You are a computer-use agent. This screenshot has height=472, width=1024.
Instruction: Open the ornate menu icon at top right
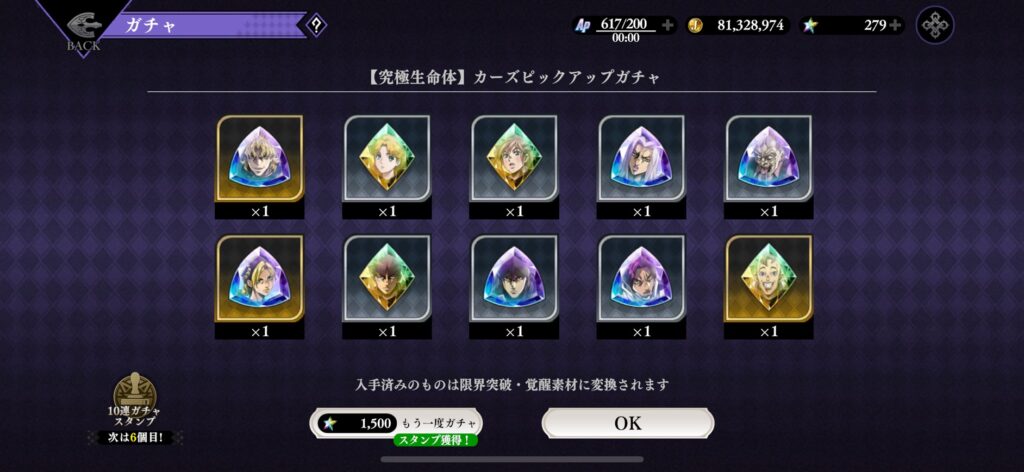coord(935,25)
